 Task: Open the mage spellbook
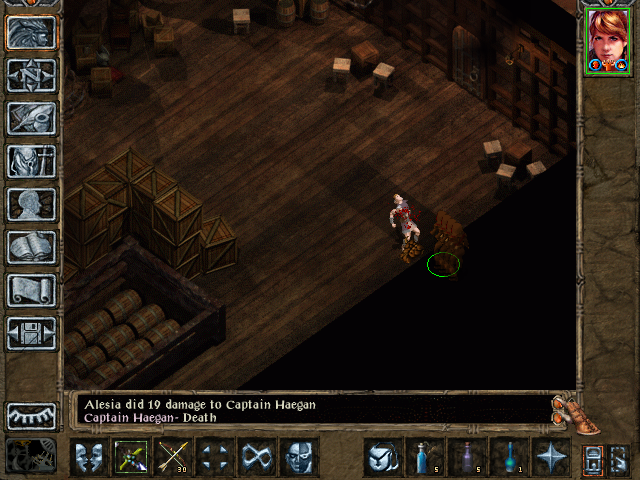click(32, 247)
